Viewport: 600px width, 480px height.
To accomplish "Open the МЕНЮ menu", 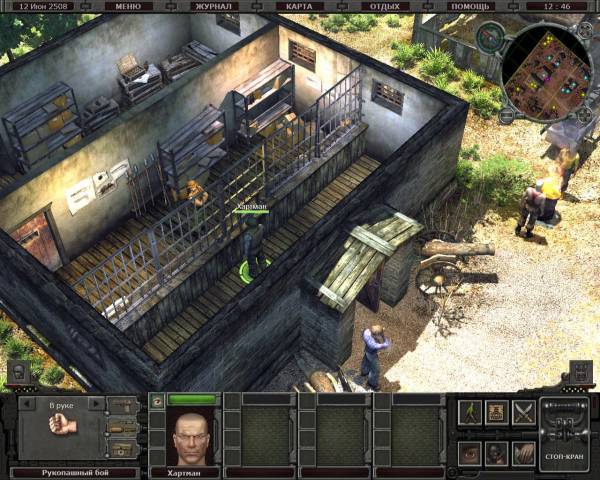I will pyautogui.click(x=128, y=6).
